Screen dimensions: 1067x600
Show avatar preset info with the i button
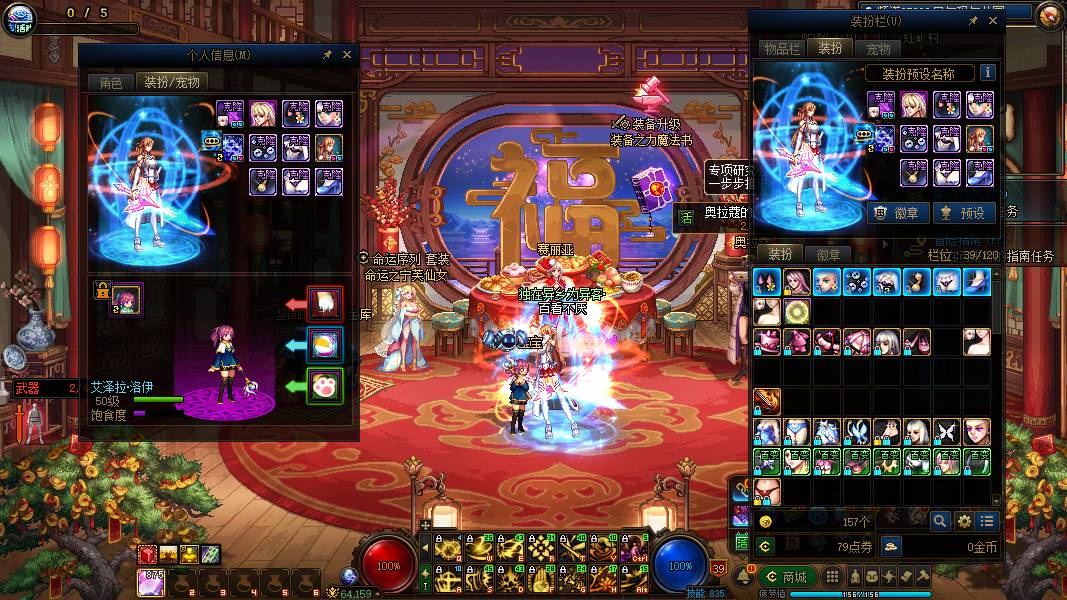tap(987, 73)
